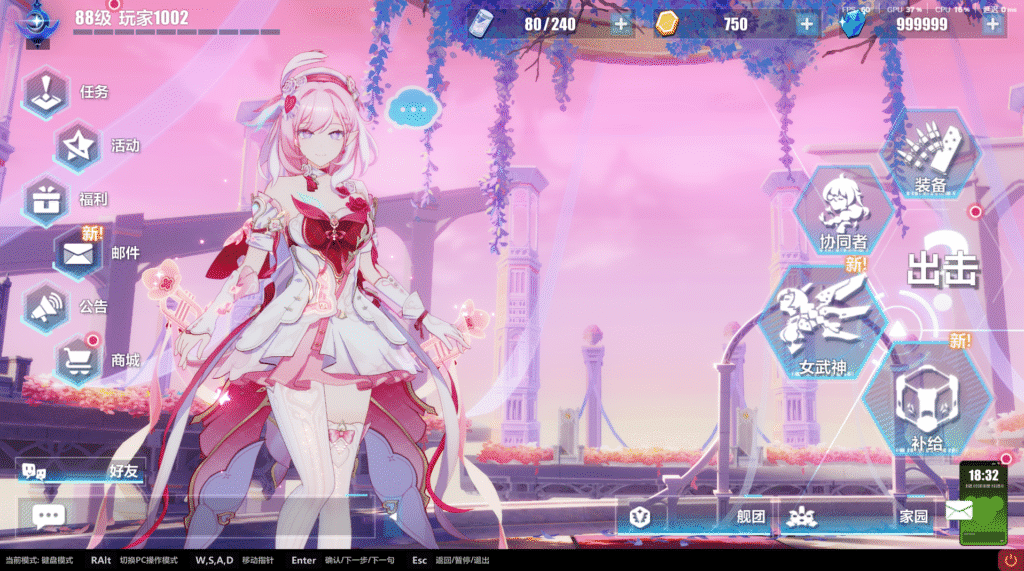Click the red power button

[x=1009, y=560]
